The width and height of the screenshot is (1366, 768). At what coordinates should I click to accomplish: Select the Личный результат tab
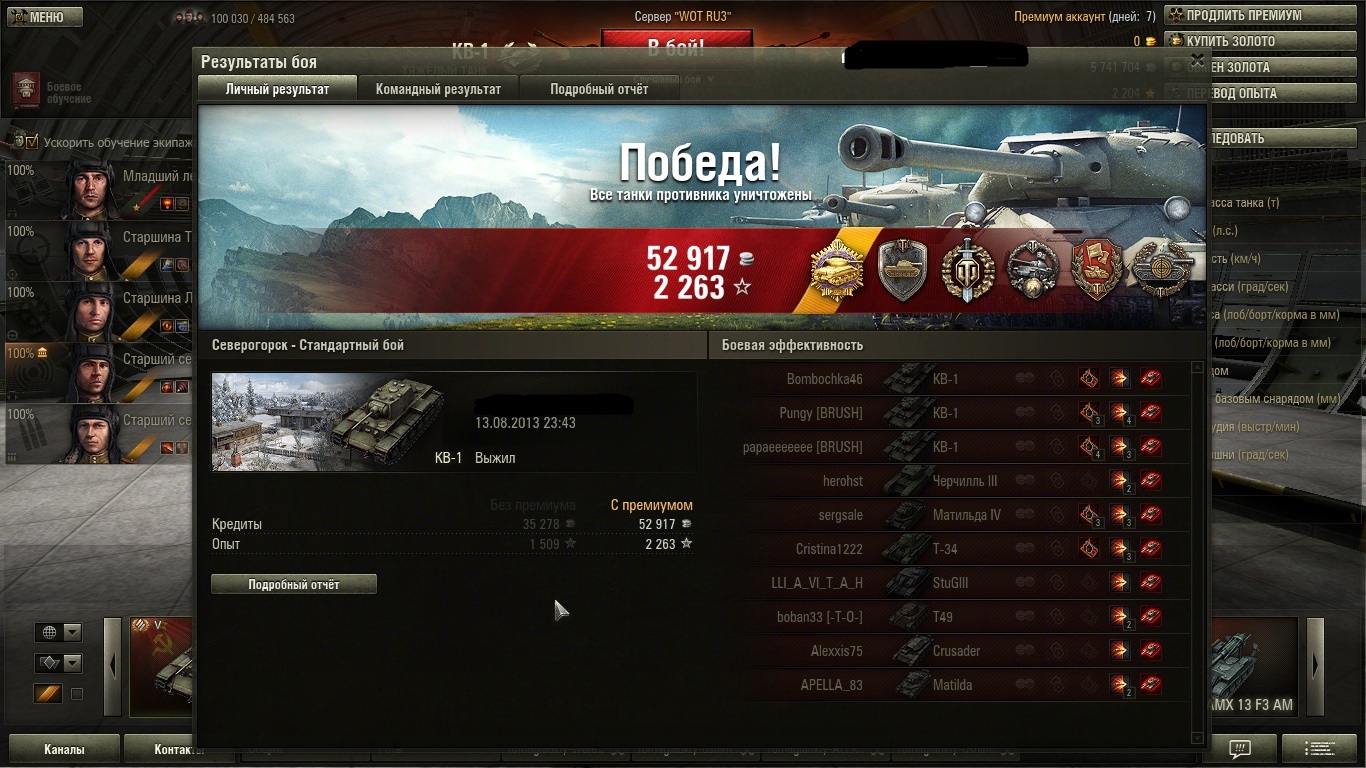pos(277,89)
